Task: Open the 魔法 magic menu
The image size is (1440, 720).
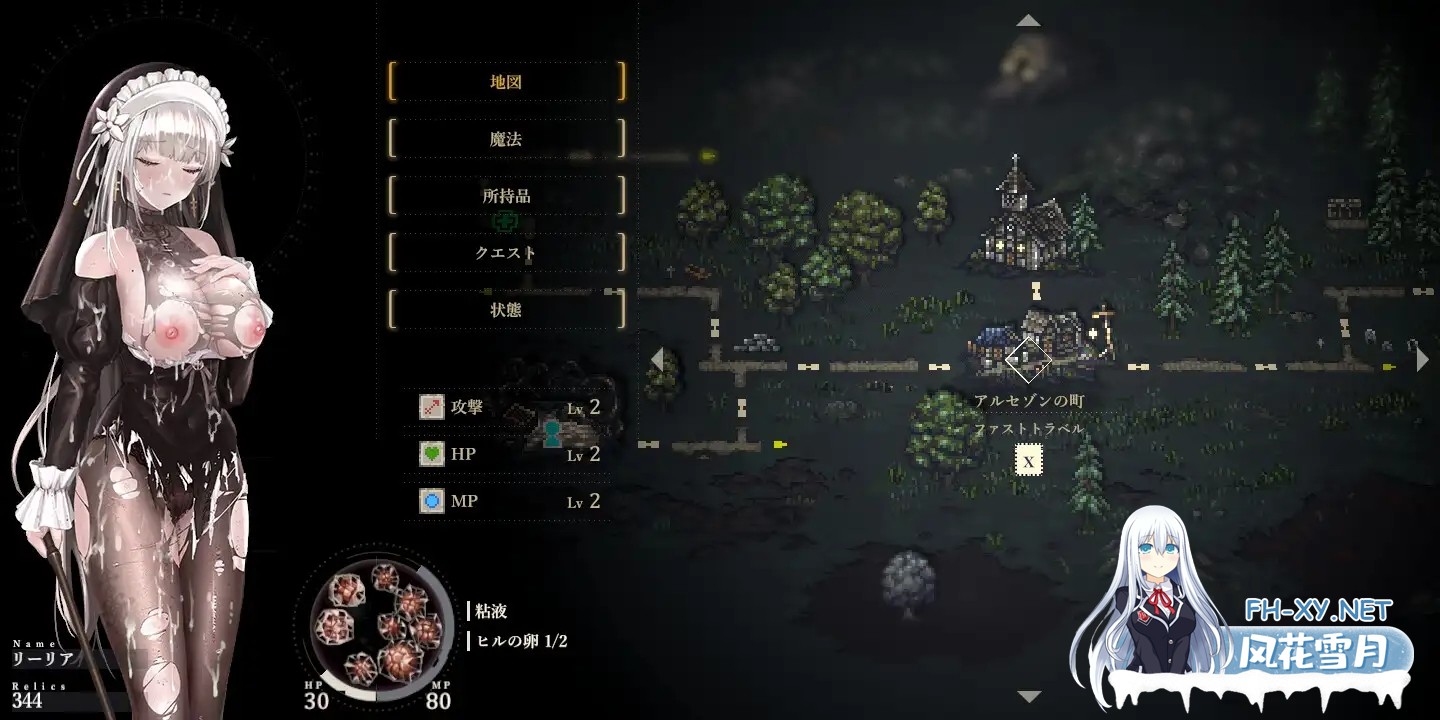Action: click(x=508, y=139)
